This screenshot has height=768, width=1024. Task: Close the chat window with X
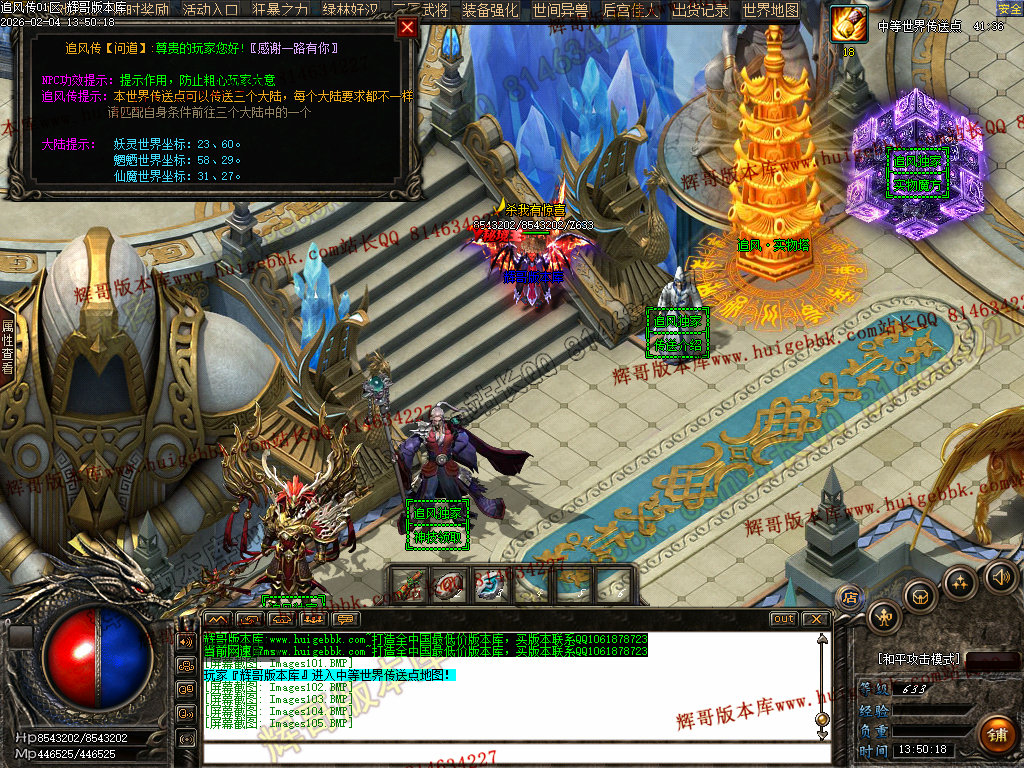[814, 619]
